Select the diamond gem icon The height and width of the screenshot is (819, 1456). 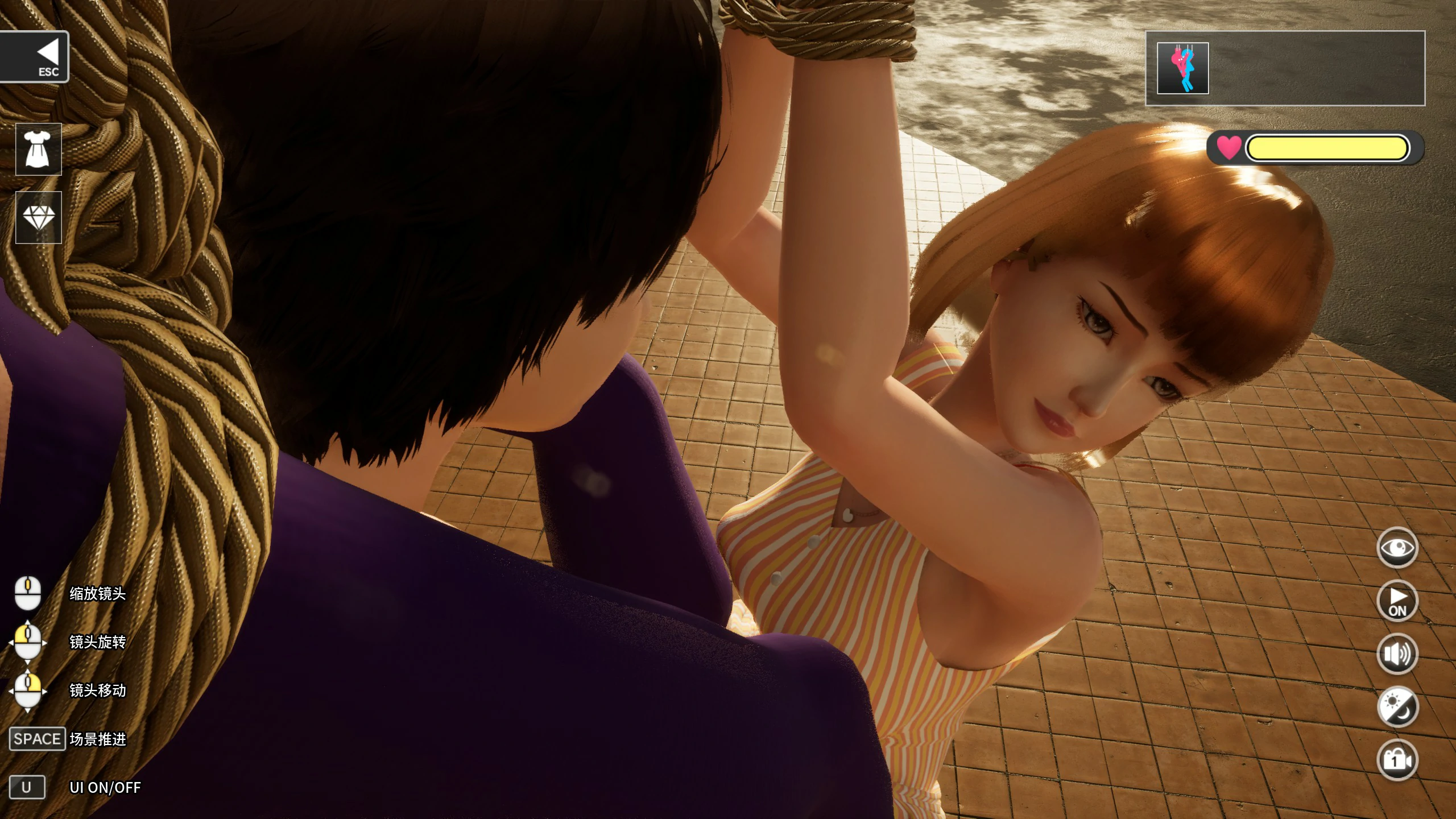point(38,216)
